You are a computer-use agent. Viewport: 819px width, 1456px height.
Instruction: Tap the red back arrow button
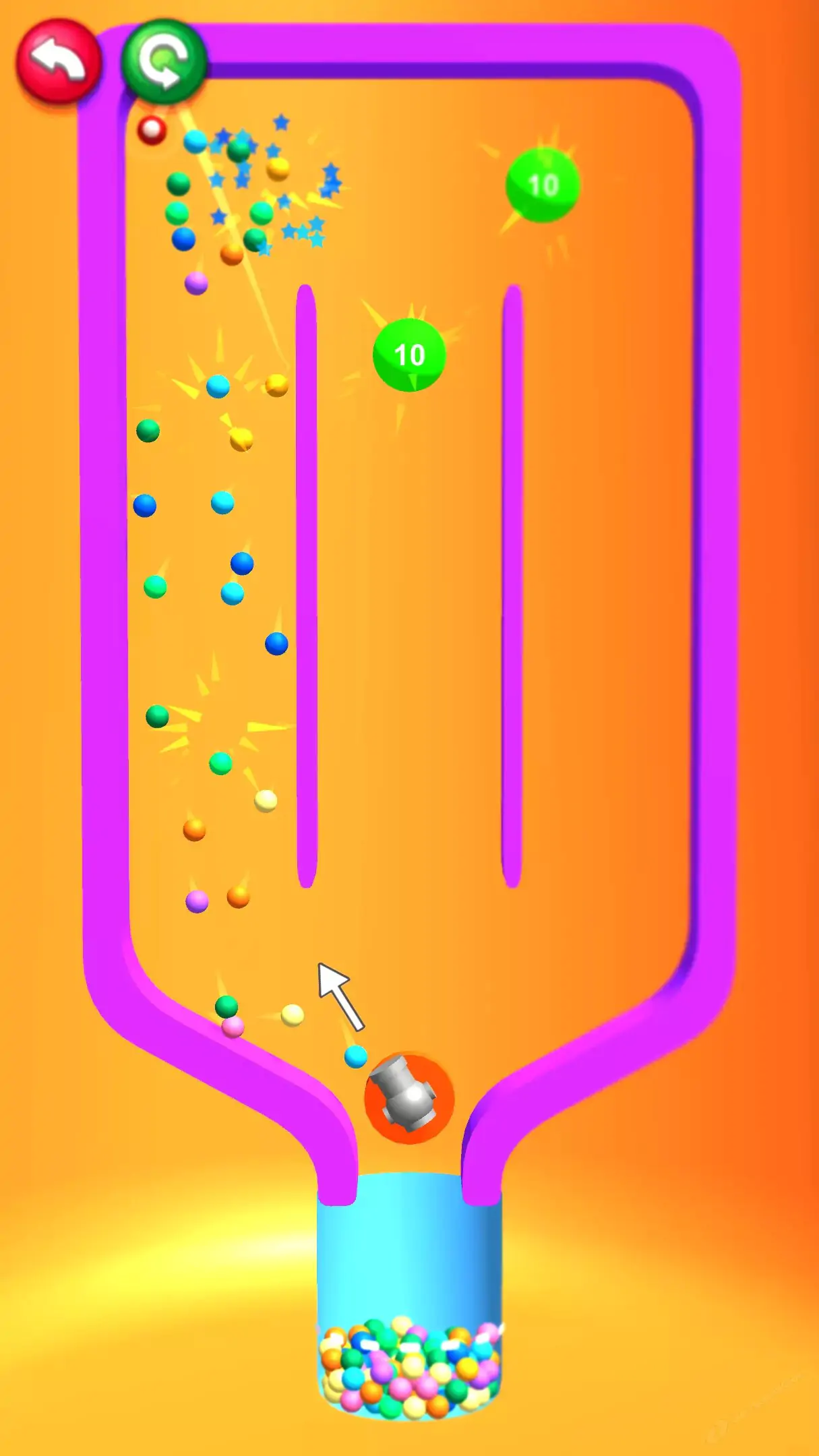59,61
